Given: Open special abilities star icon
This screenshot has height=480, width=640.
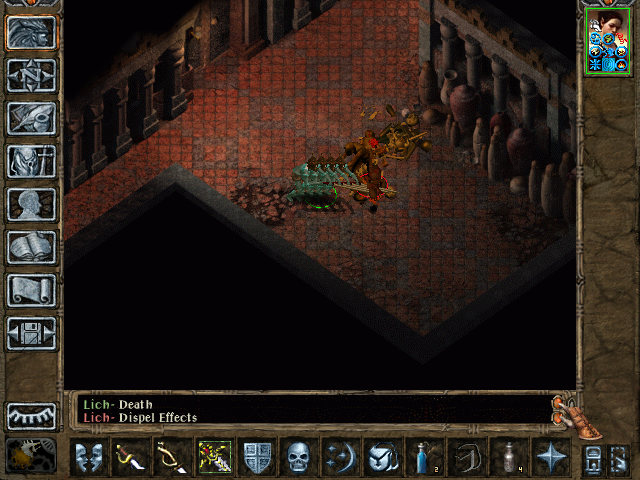Looking at the screenshot, I should click(550, 457).
